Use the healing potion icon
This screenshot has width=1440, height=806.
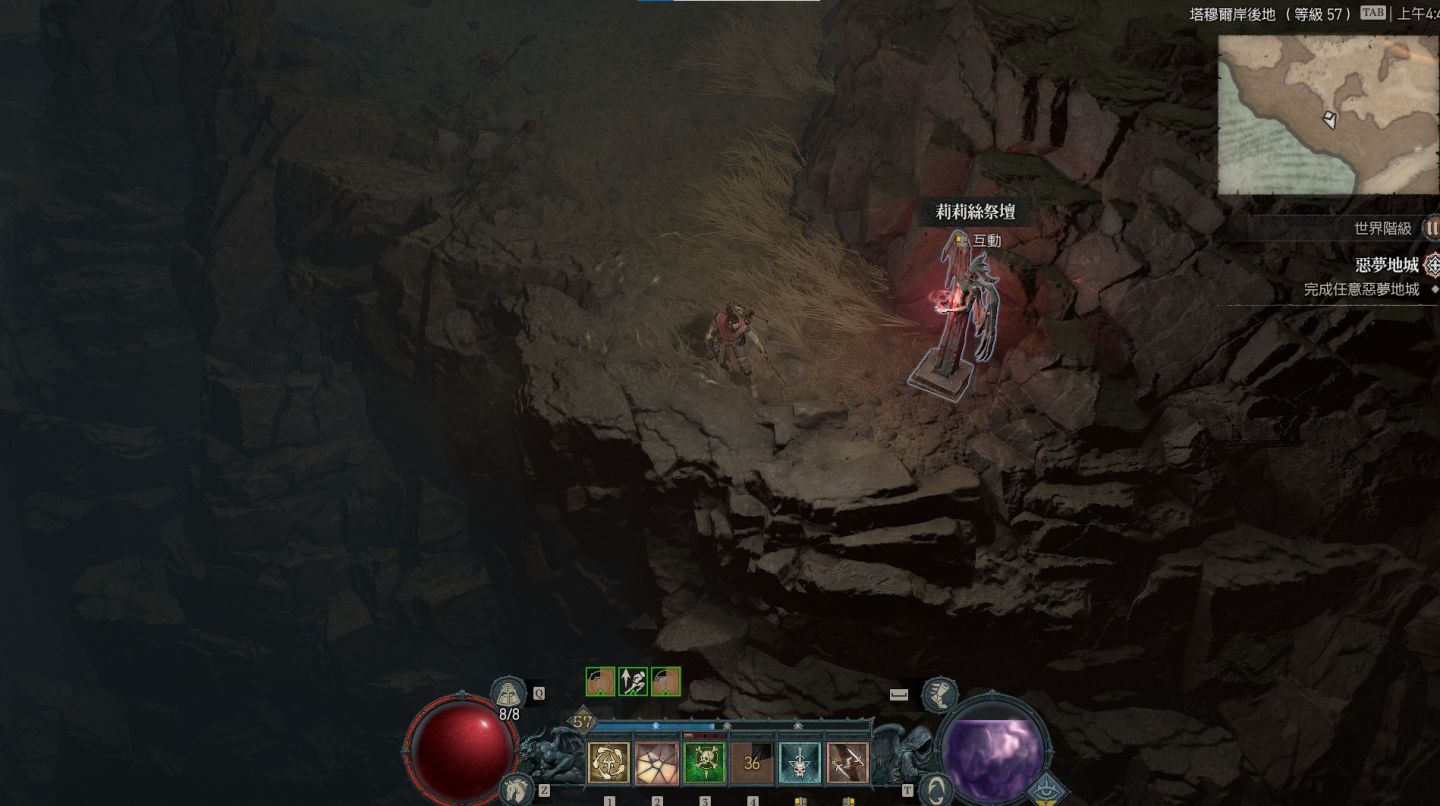(x=508, y=692)
